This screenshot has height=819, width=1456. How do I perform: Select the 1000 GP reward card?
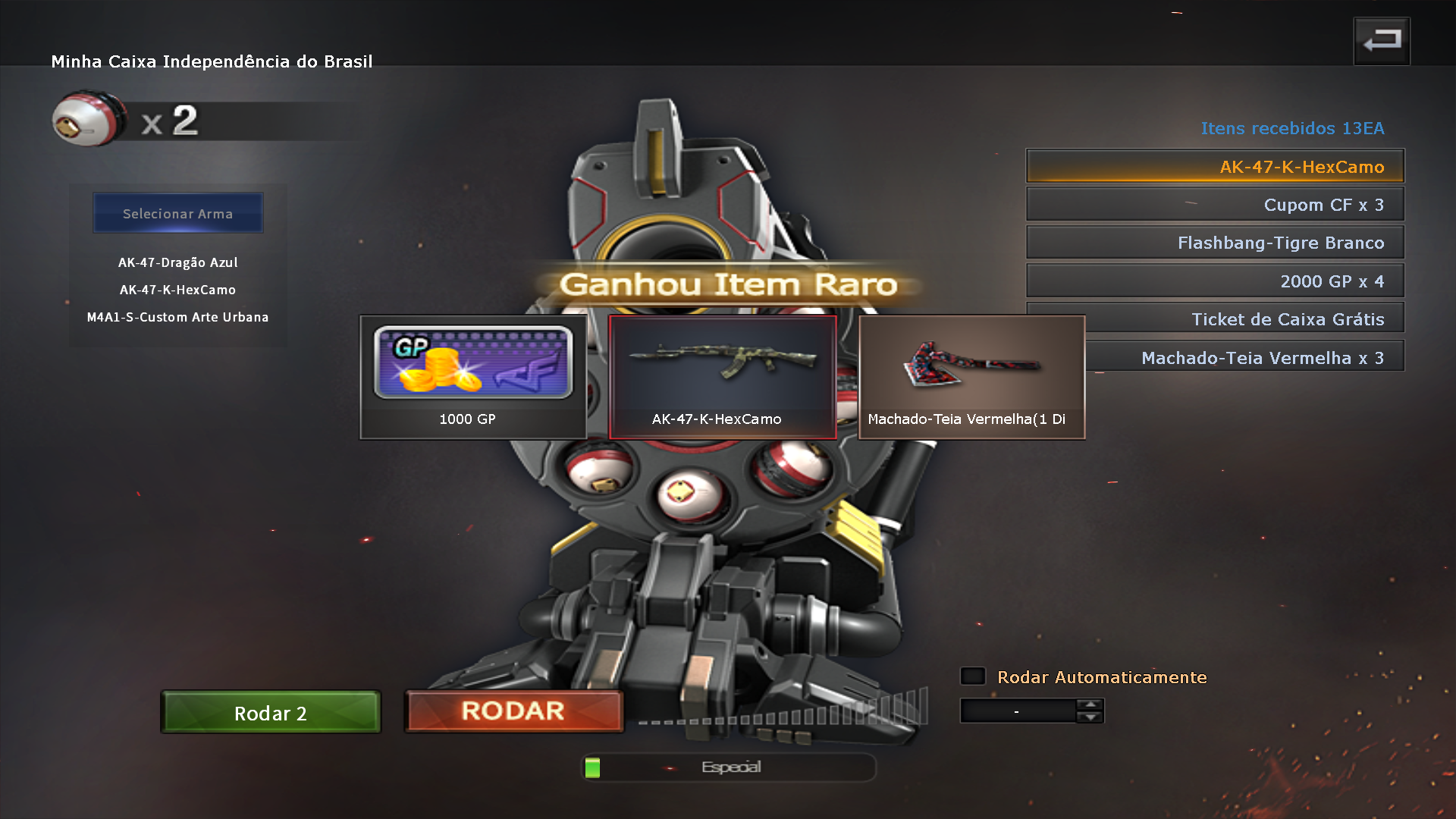[x=472, y=377]
